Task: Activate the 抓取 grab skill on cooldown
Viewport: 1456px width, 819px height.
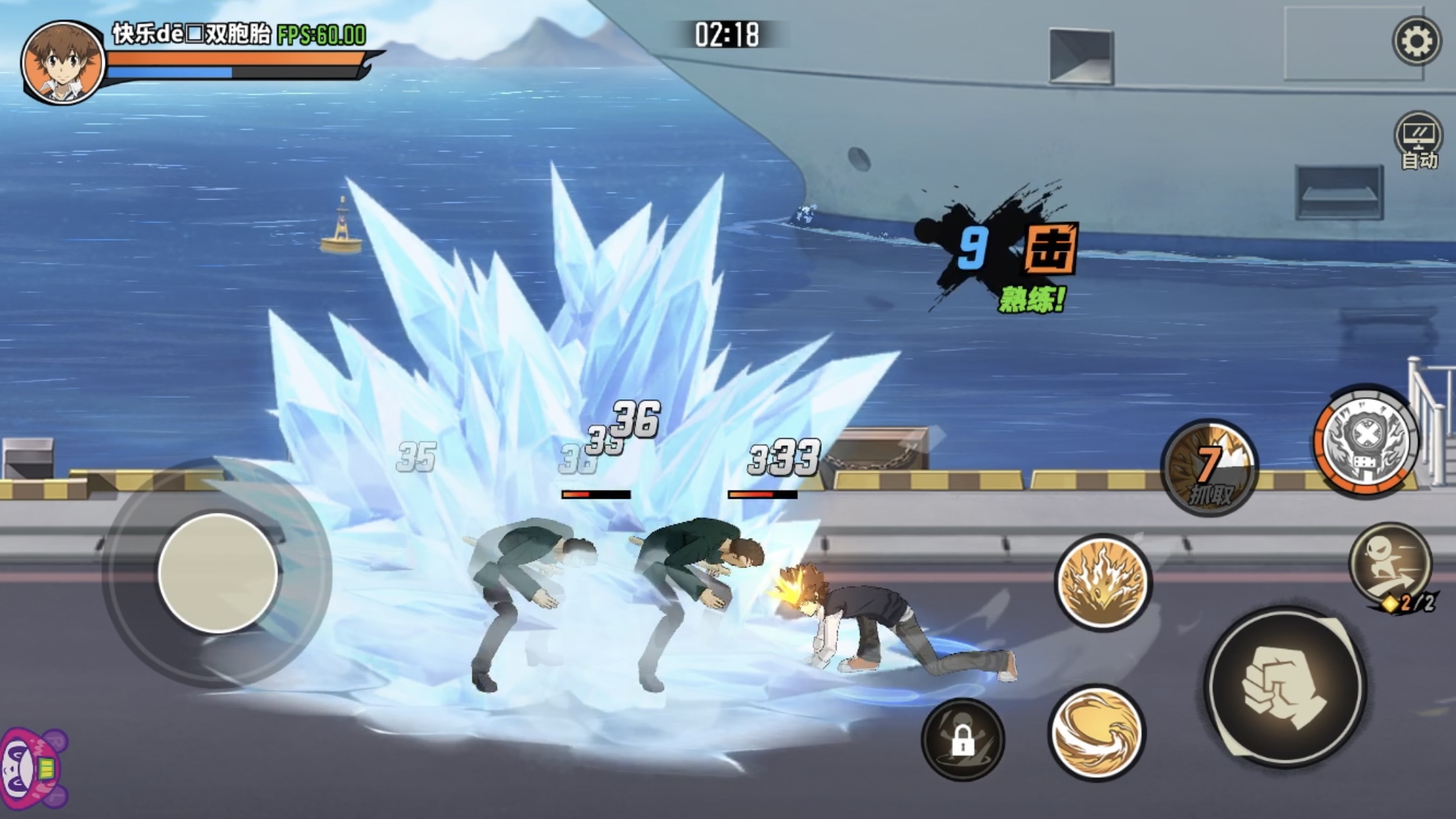Action: pyautogui.click(x=1209, y=468)
